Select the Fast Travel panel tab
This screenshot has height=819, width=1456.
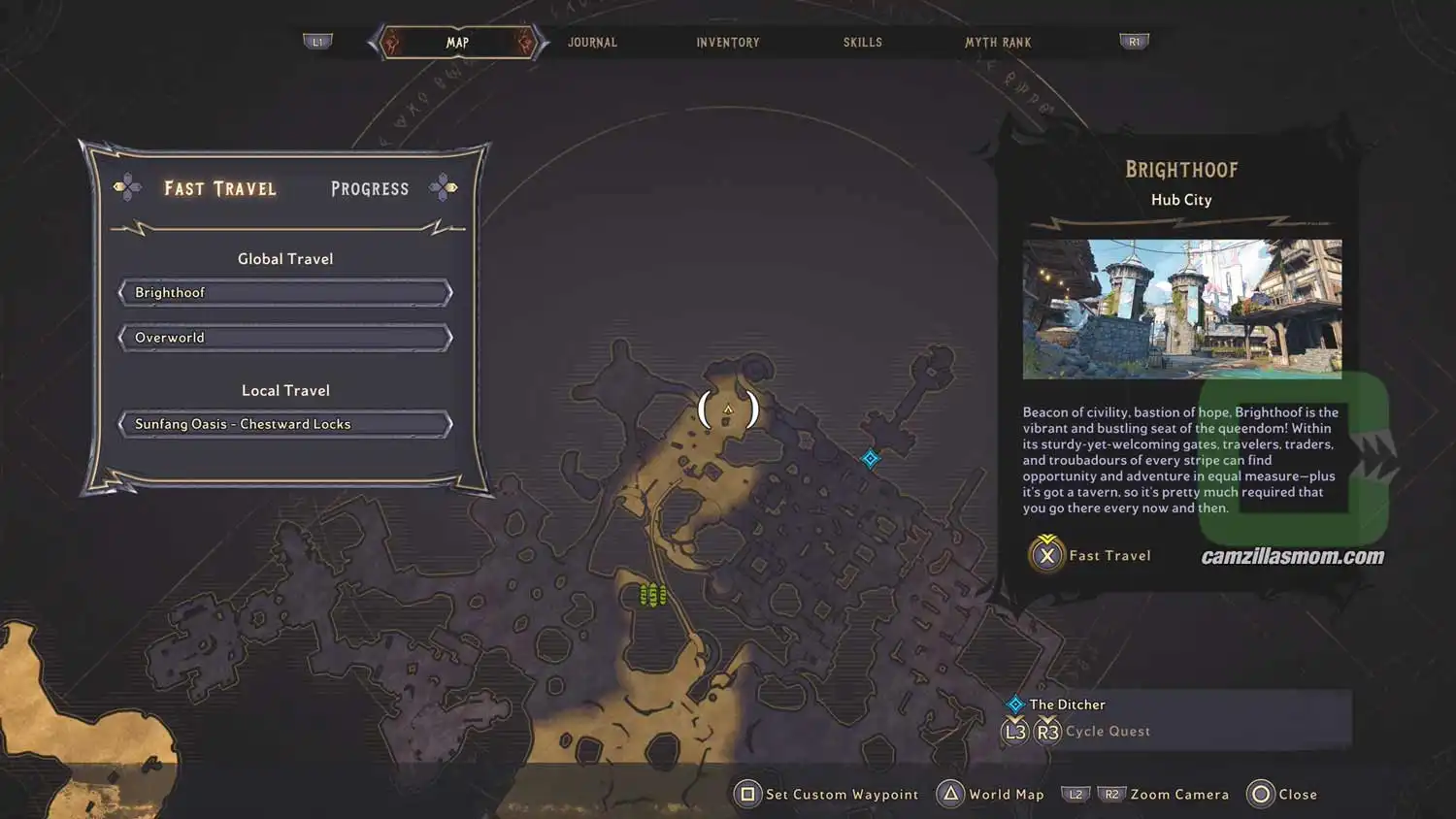click(x=220, y=188)
